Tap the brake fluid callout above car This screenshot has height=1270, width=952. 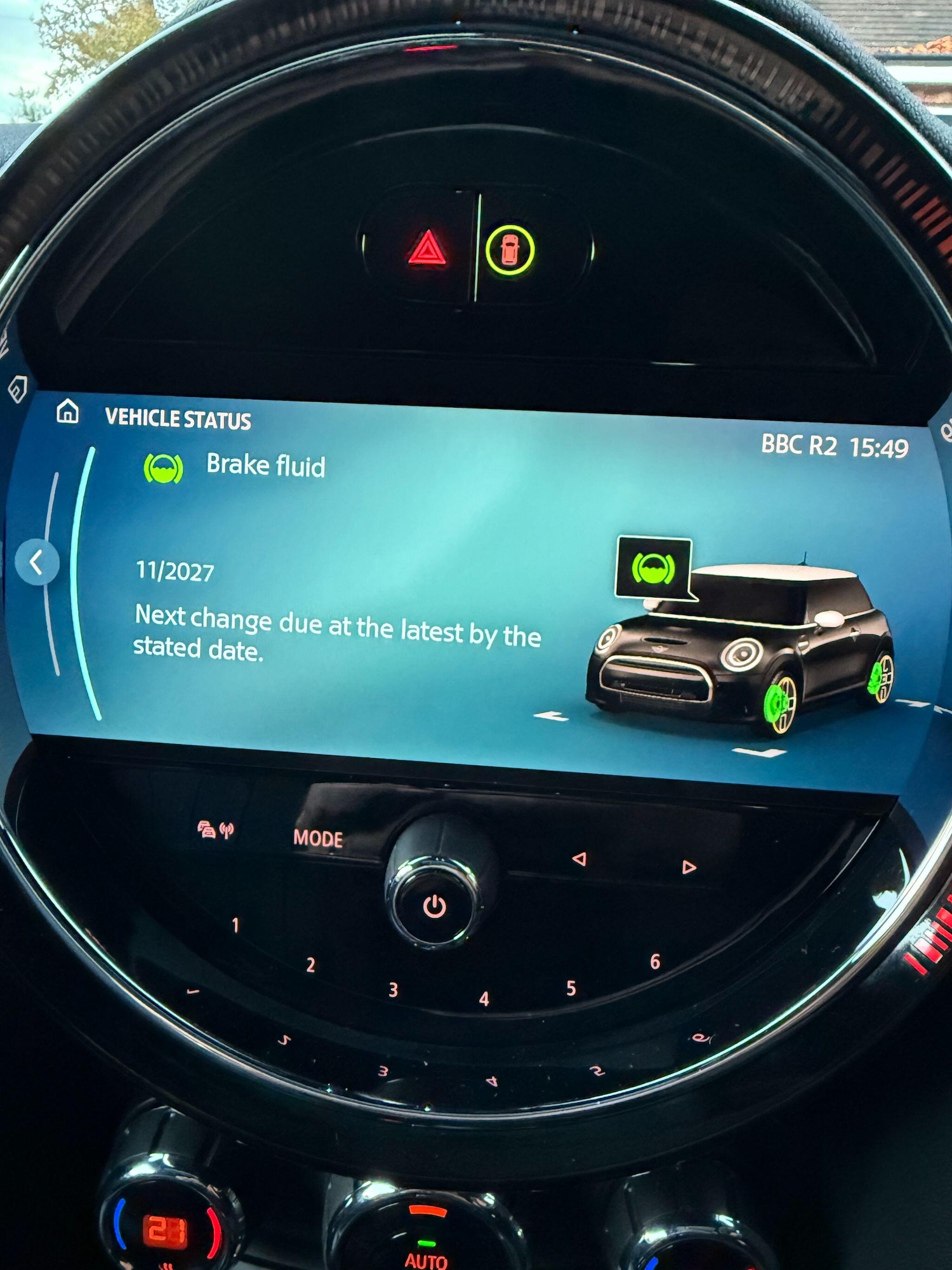pyautogui.click(x=654, y=567)
